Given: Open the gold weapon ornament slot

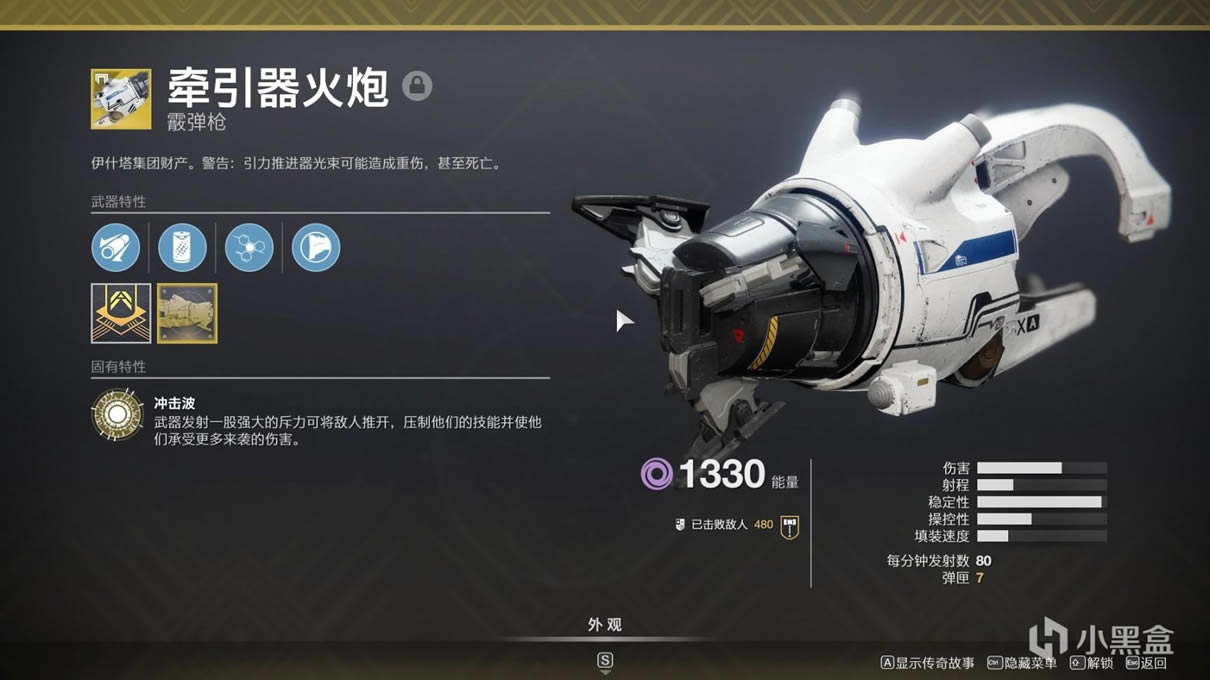Looking at the screenshot, I should pos(187,313).
